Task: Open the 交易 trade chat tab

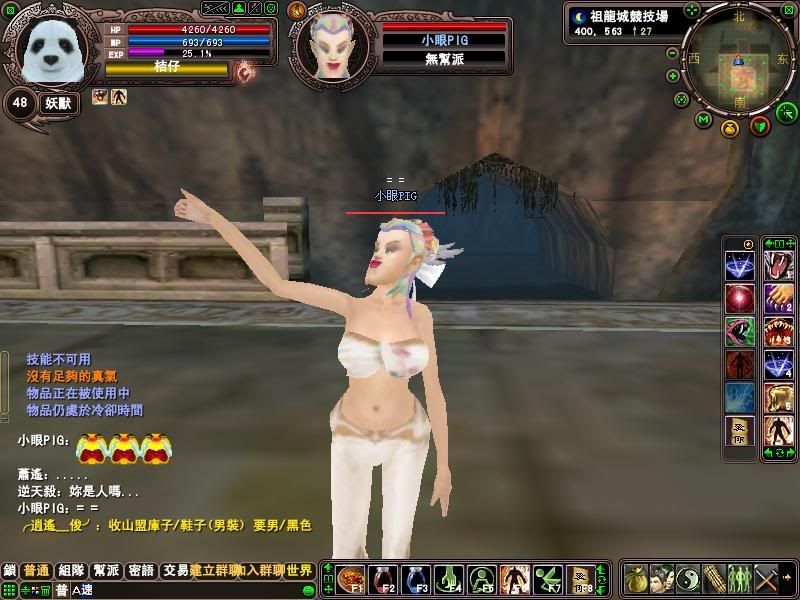Action: [175, 571]
